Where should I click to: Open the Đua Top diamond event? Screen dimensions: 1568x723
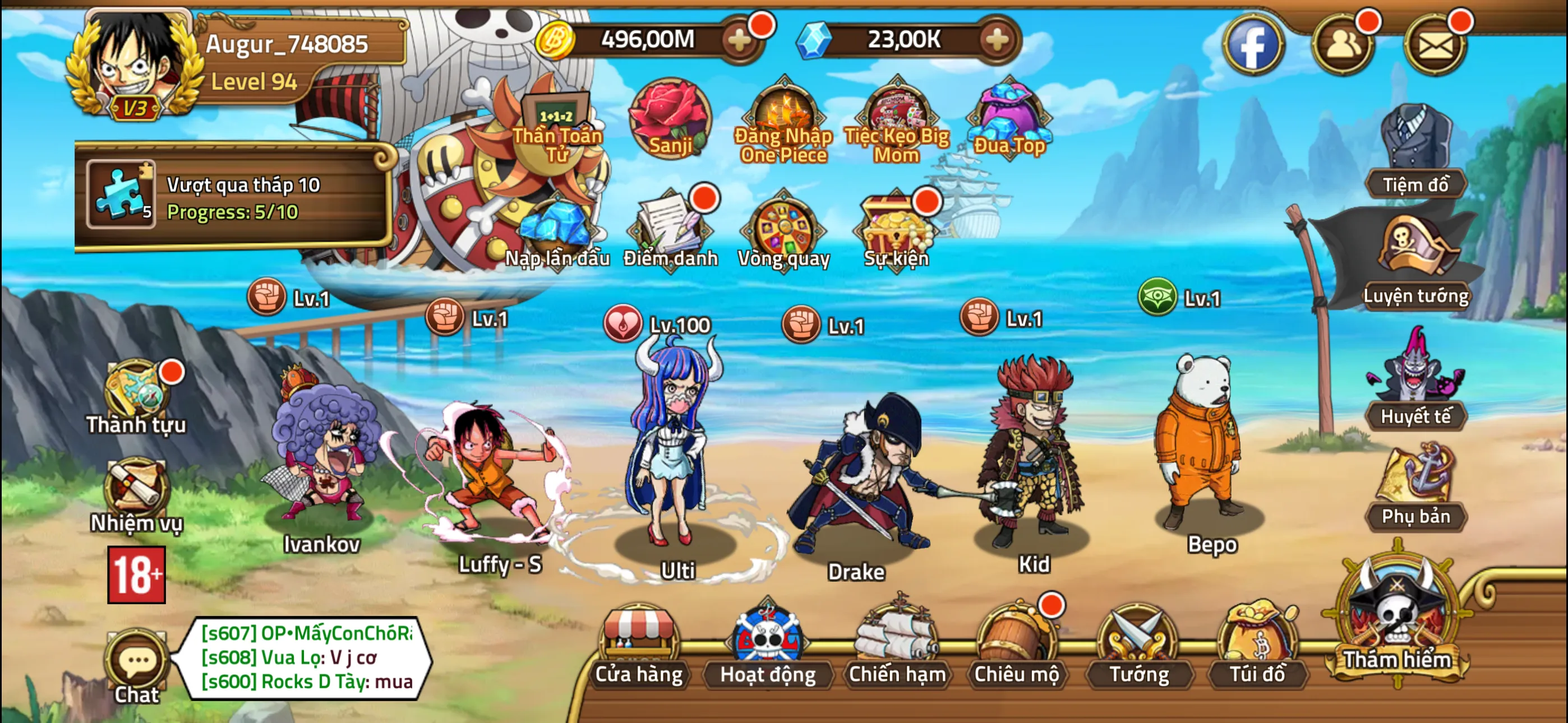click(x=1011, y=119)
